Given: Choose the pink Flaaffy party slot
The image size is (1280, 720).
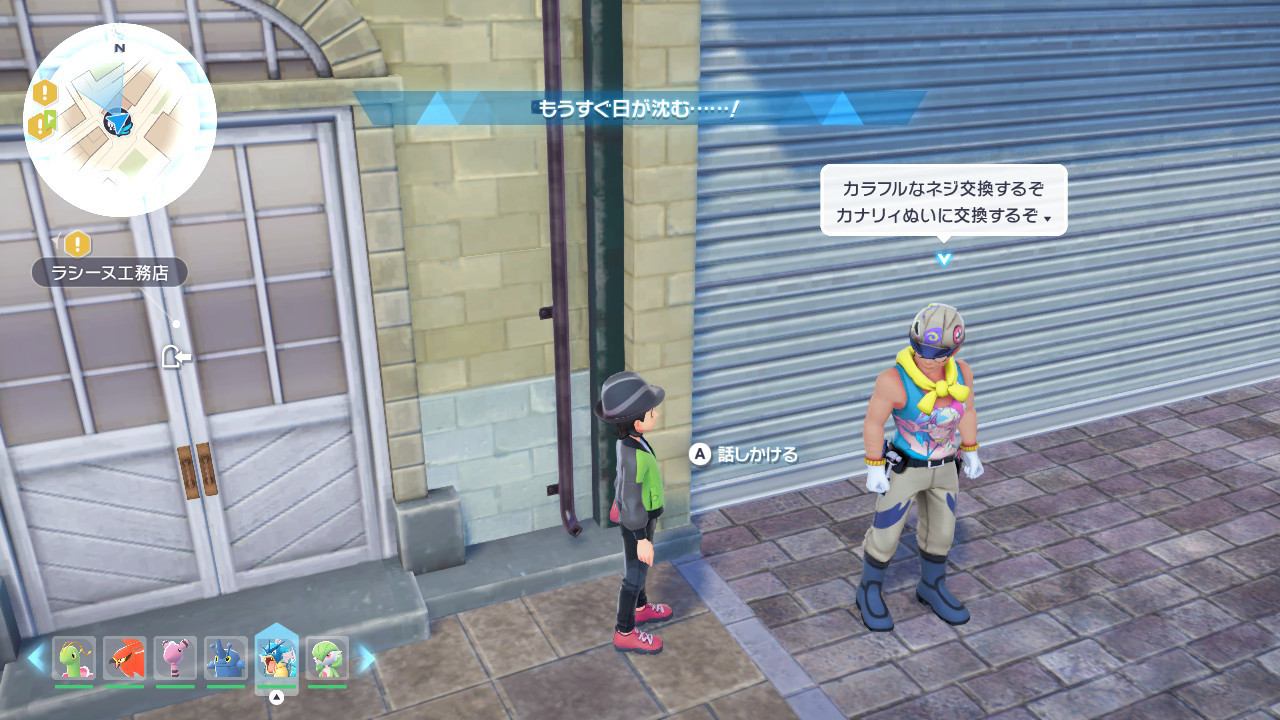Looking at the screenshot, I should (x=176, y=659).
